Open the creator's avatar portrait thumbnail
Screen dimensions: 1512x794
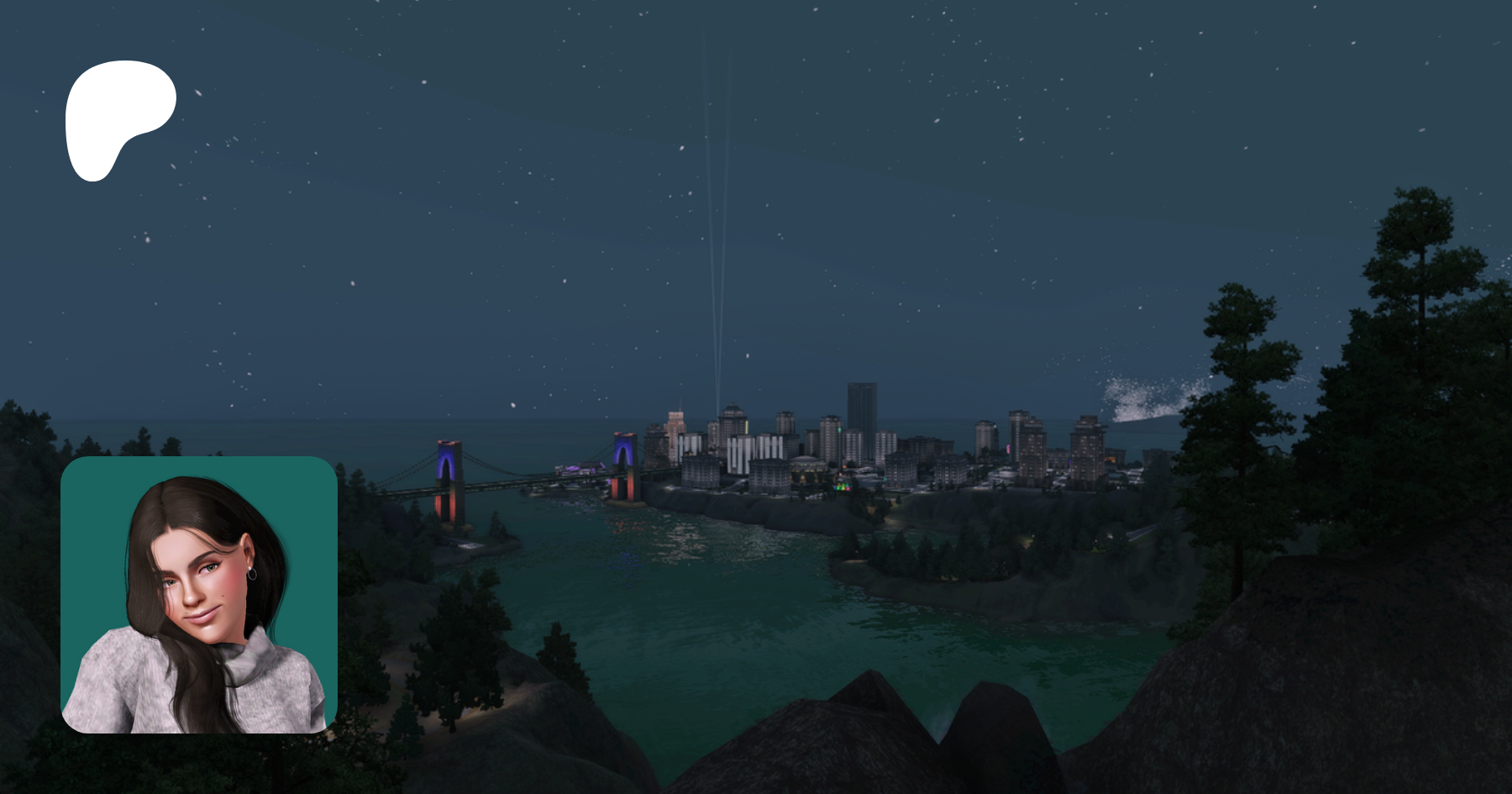click(x=199, y=595)
